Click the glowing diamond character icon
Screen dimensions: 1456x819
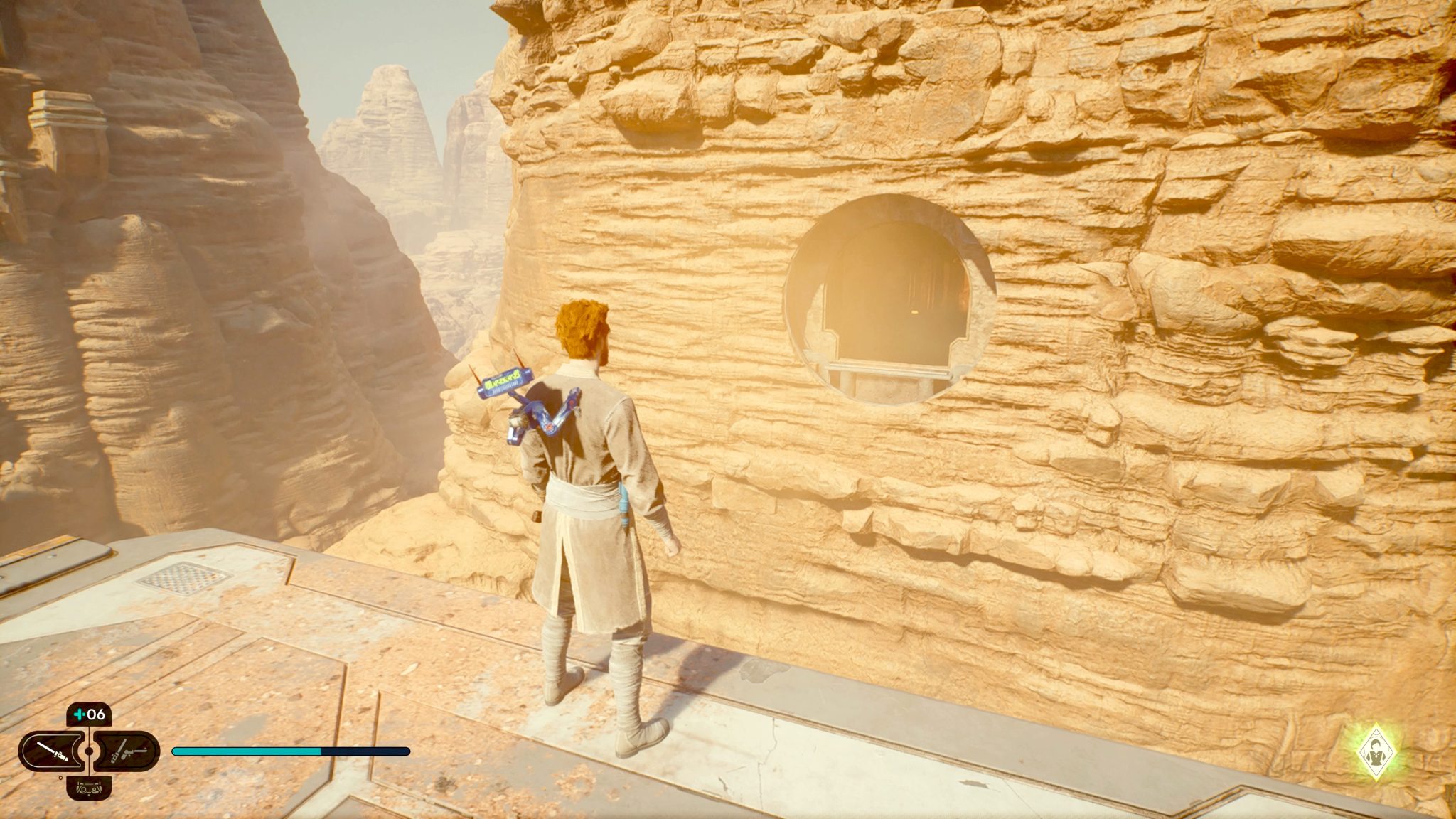[x=1377, y=755]
